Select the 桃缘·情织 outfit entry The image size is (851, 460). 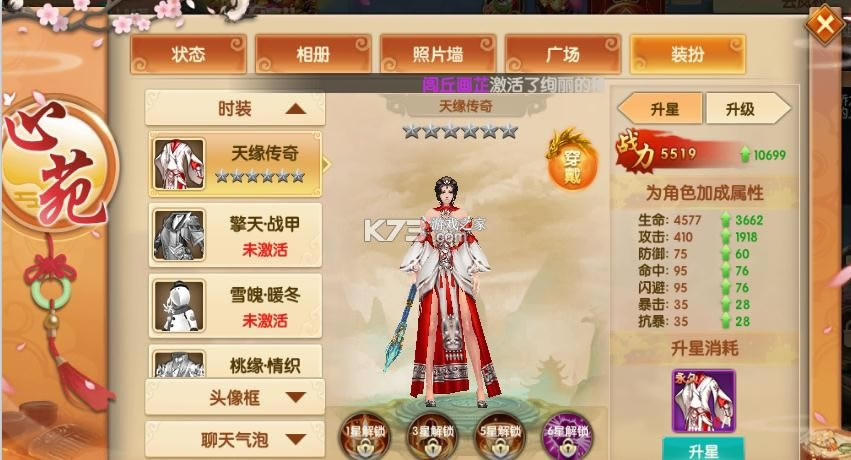click(x=236, y=362)
